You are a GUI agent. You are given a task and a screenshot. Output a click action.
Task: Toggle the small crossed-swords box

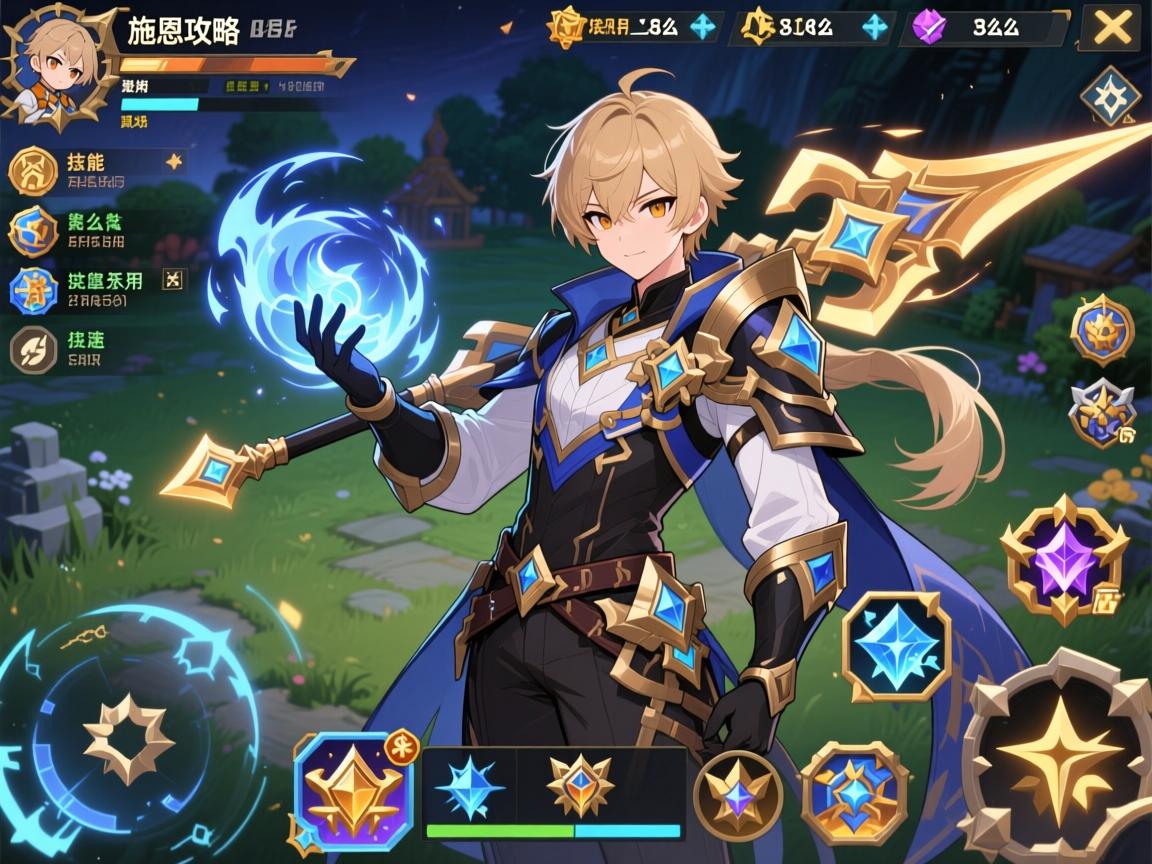pyautogui.click(x=175, y=281)
